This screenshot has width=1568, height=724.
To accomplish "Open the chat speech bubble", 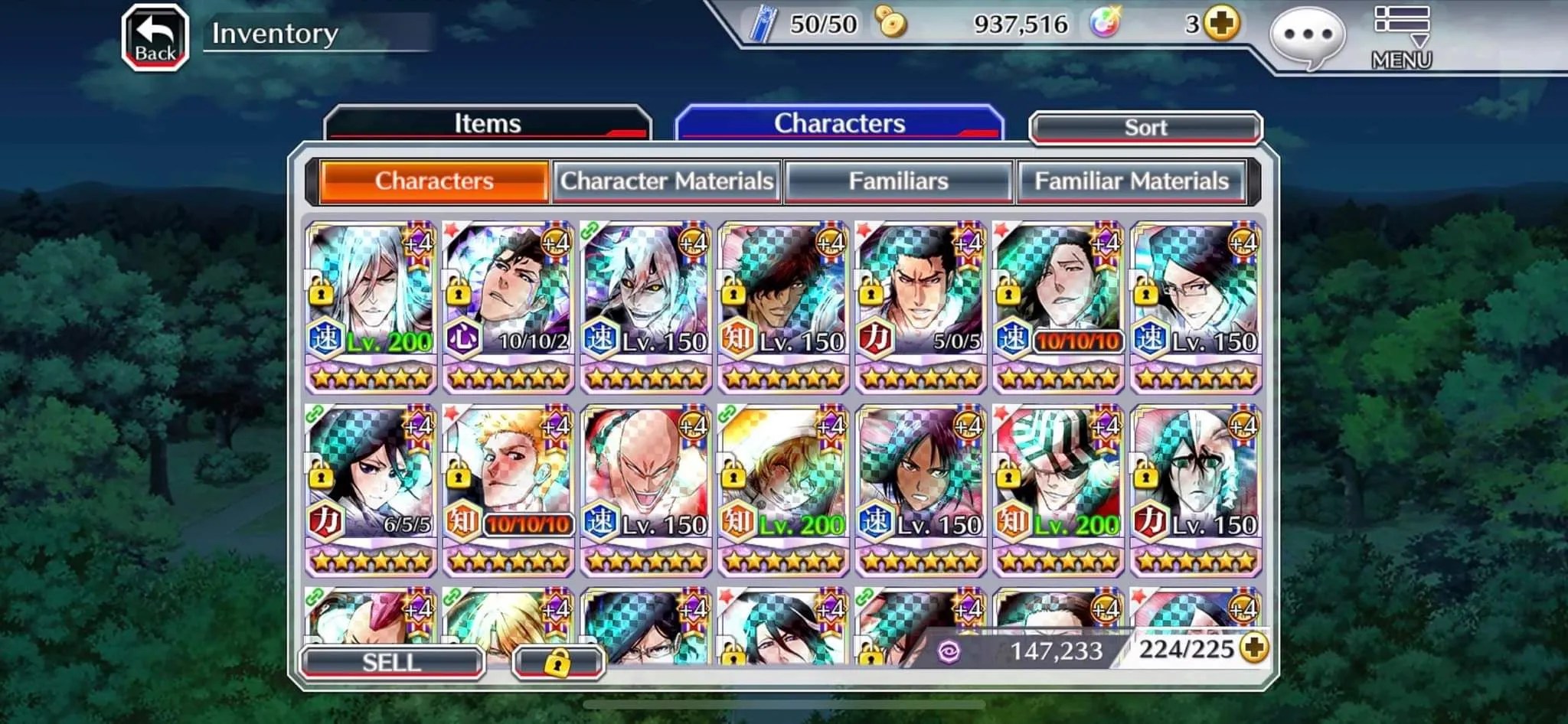I will click(1307, 37).
